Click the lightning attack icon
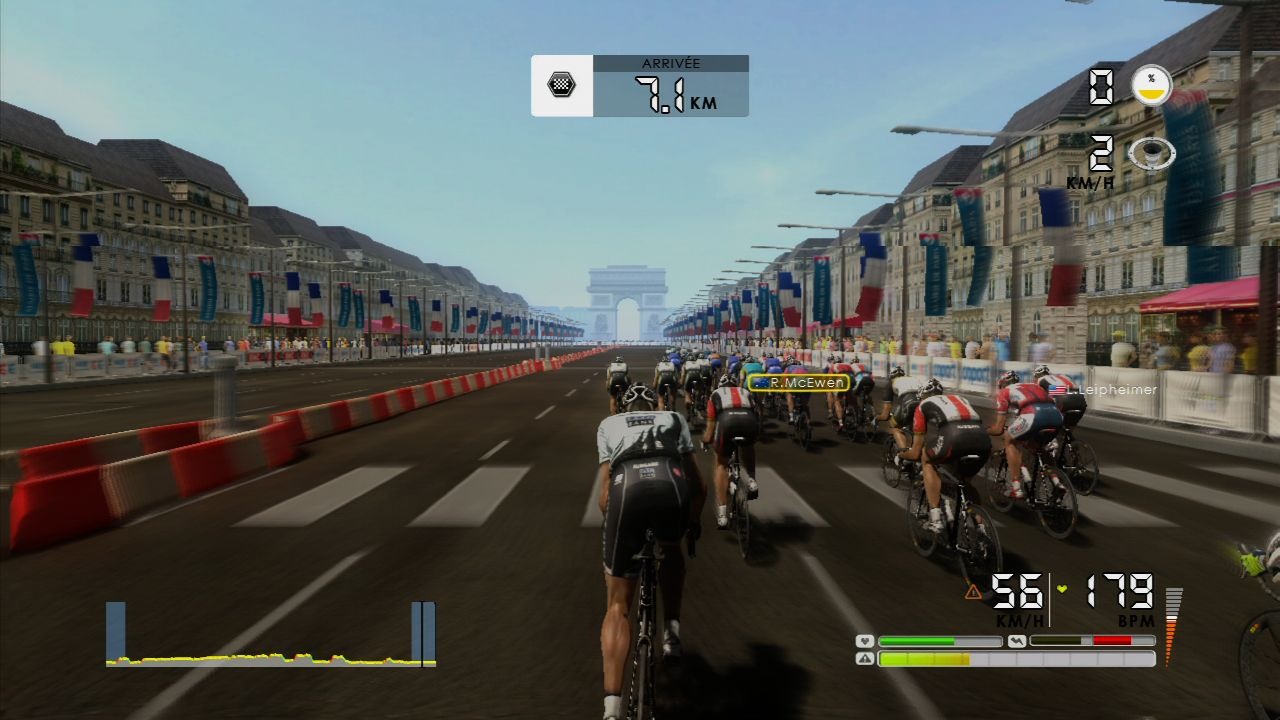The image size is (1280, 720). [1017, 641]
